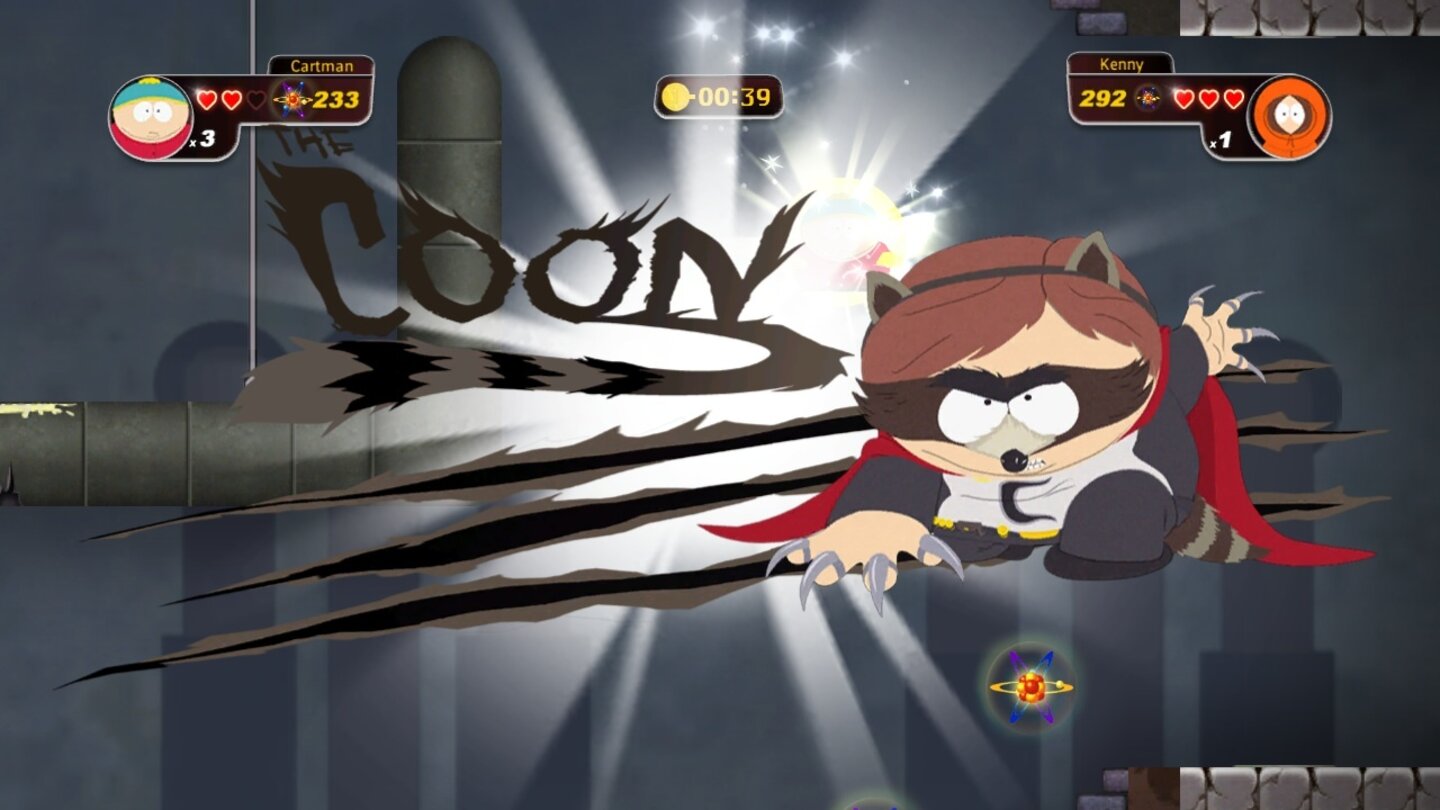Click Cartman's empty third heart slot
This screenshot has width=1440, height=810.
pyautogui.click(x=256, y=98)
